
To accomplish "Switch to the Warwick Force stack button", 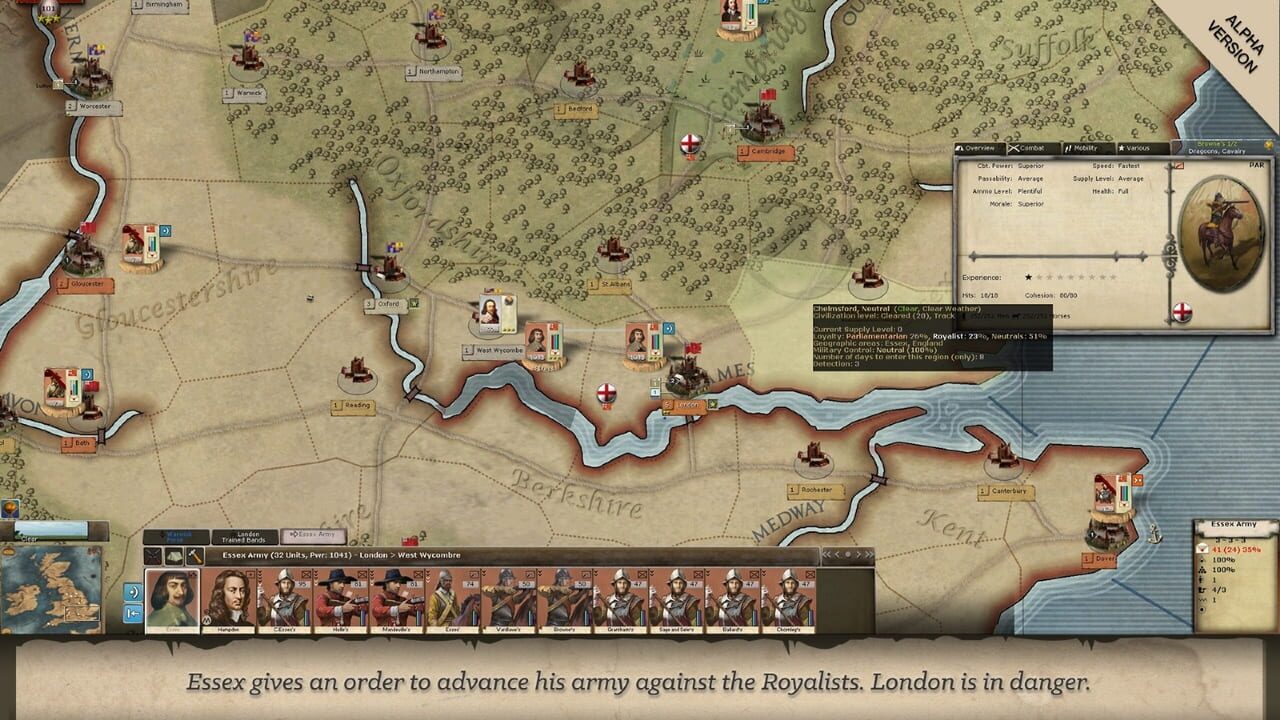I will [x=178, y=536].
